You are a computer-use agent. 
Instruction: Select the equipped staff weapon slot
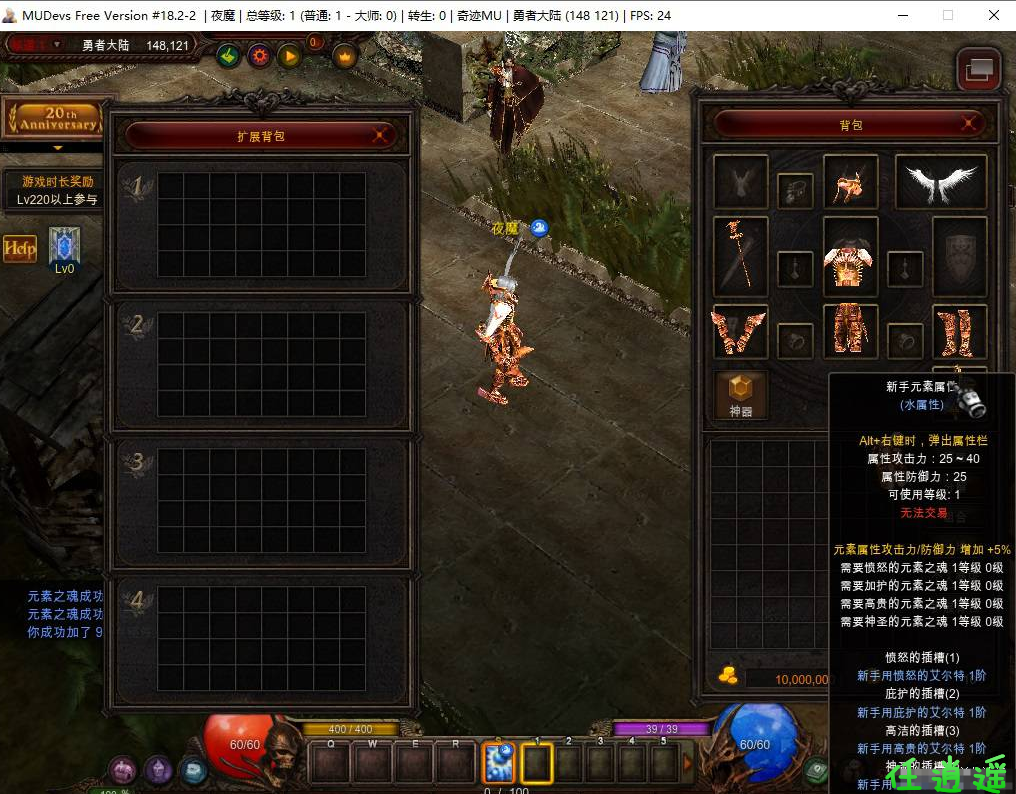[741, 256]
